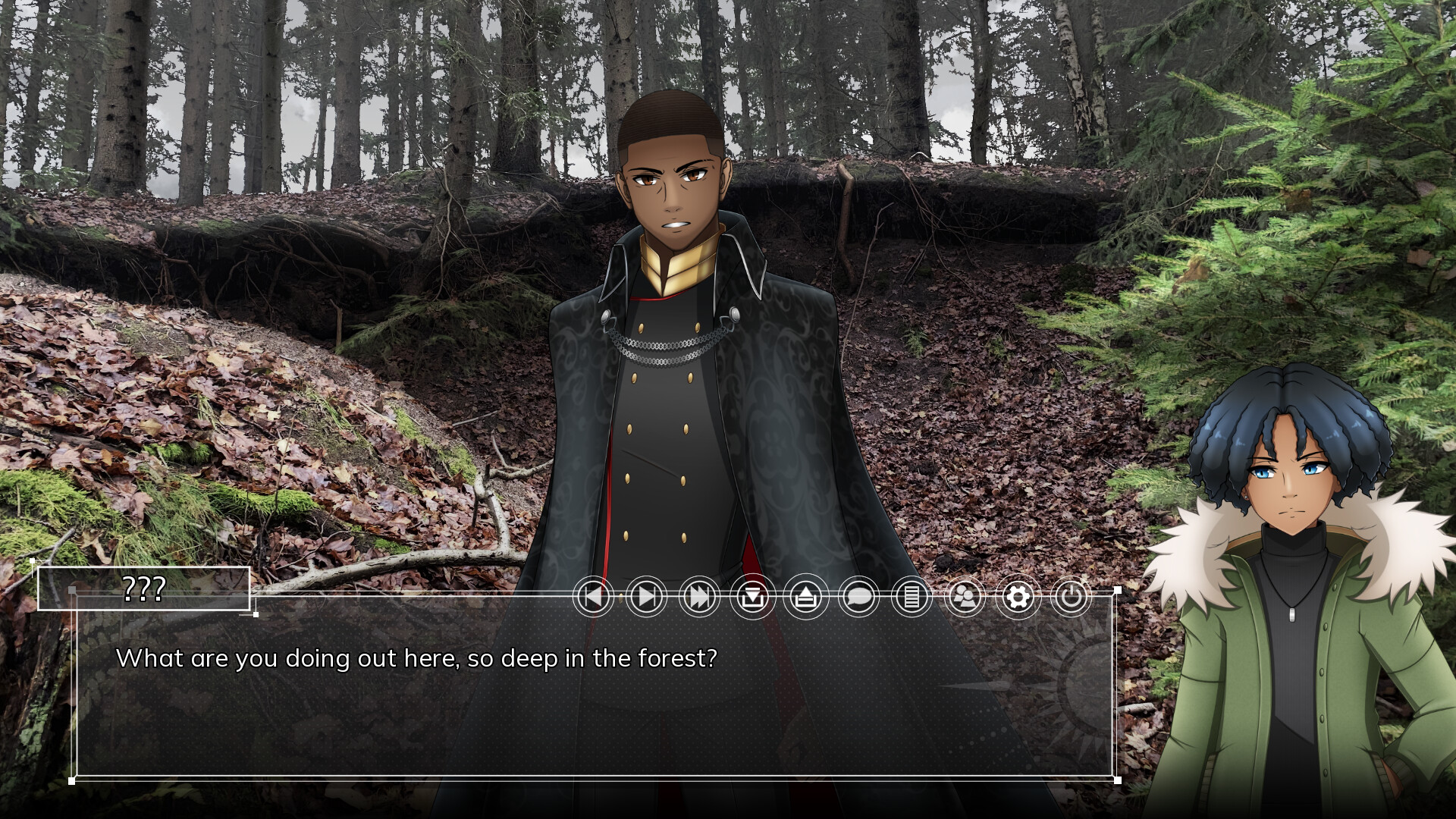
Task: Roll back to the previous dialogue line
Action: tap(593, 598)
